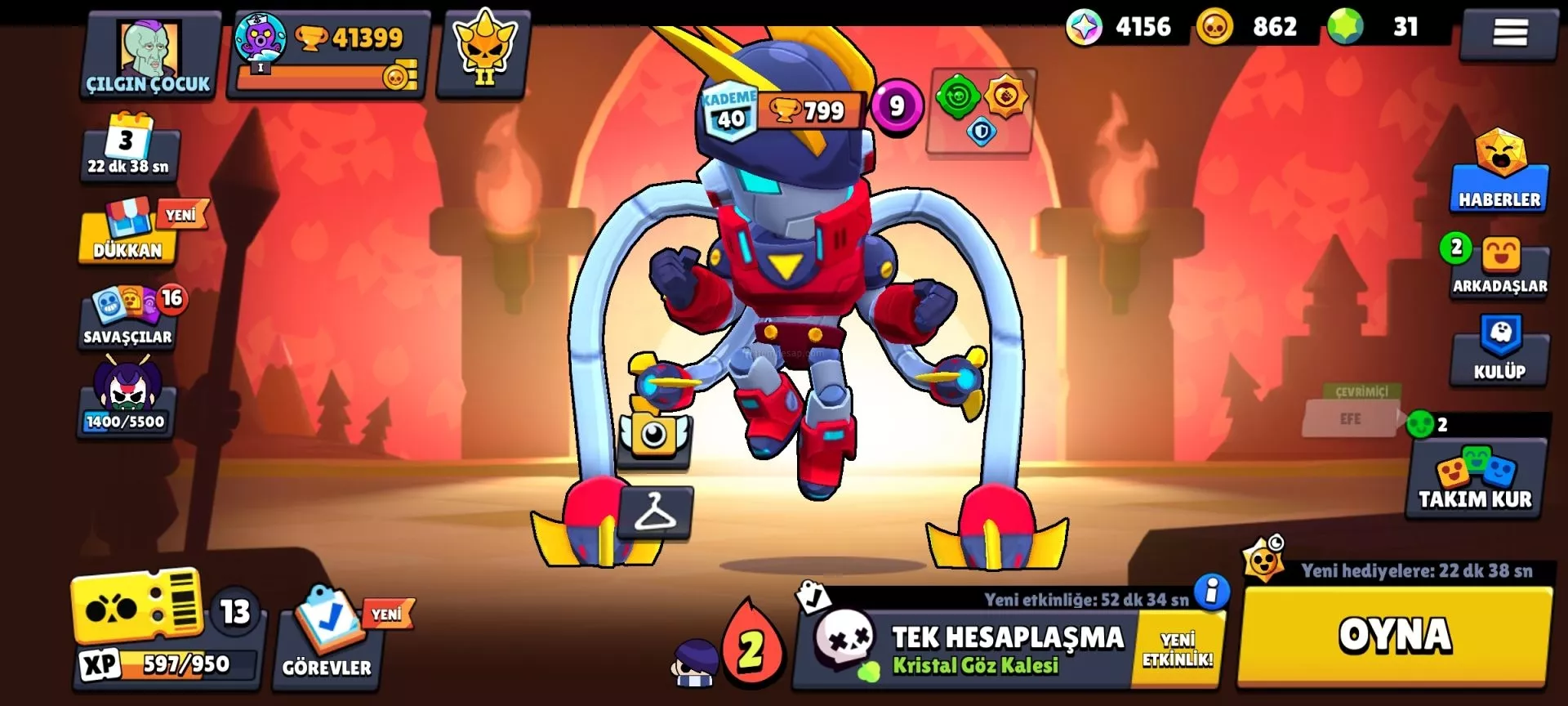This screenshot has width=1568, height=706.
Task: Show event info with the blue i icon
Action: (x=1211, y=590)
